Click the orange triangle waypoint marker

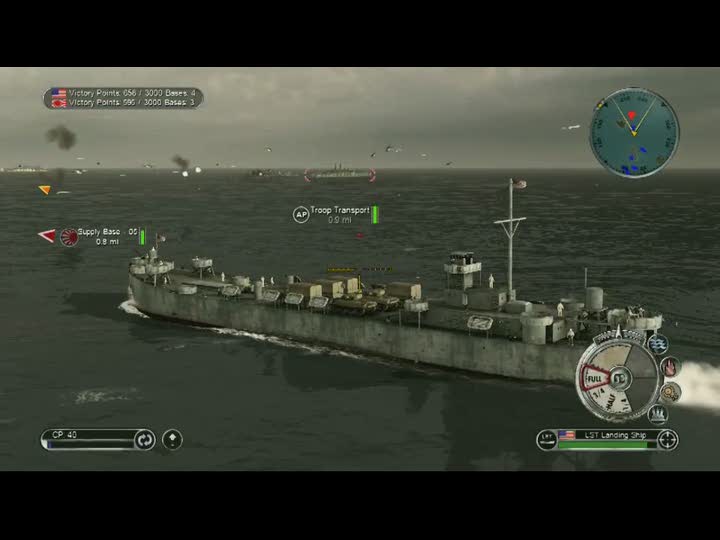44,189
